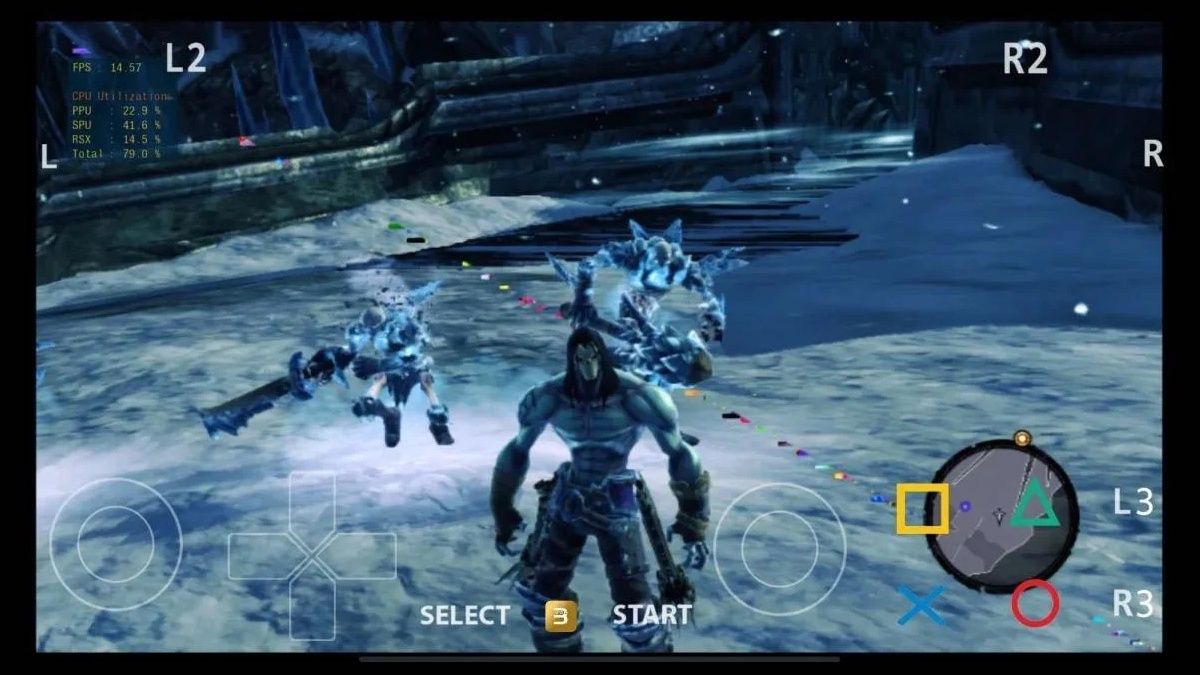Screen dimensions: 1200x675
Task: Tap the red circle button
Action: 1034,604
